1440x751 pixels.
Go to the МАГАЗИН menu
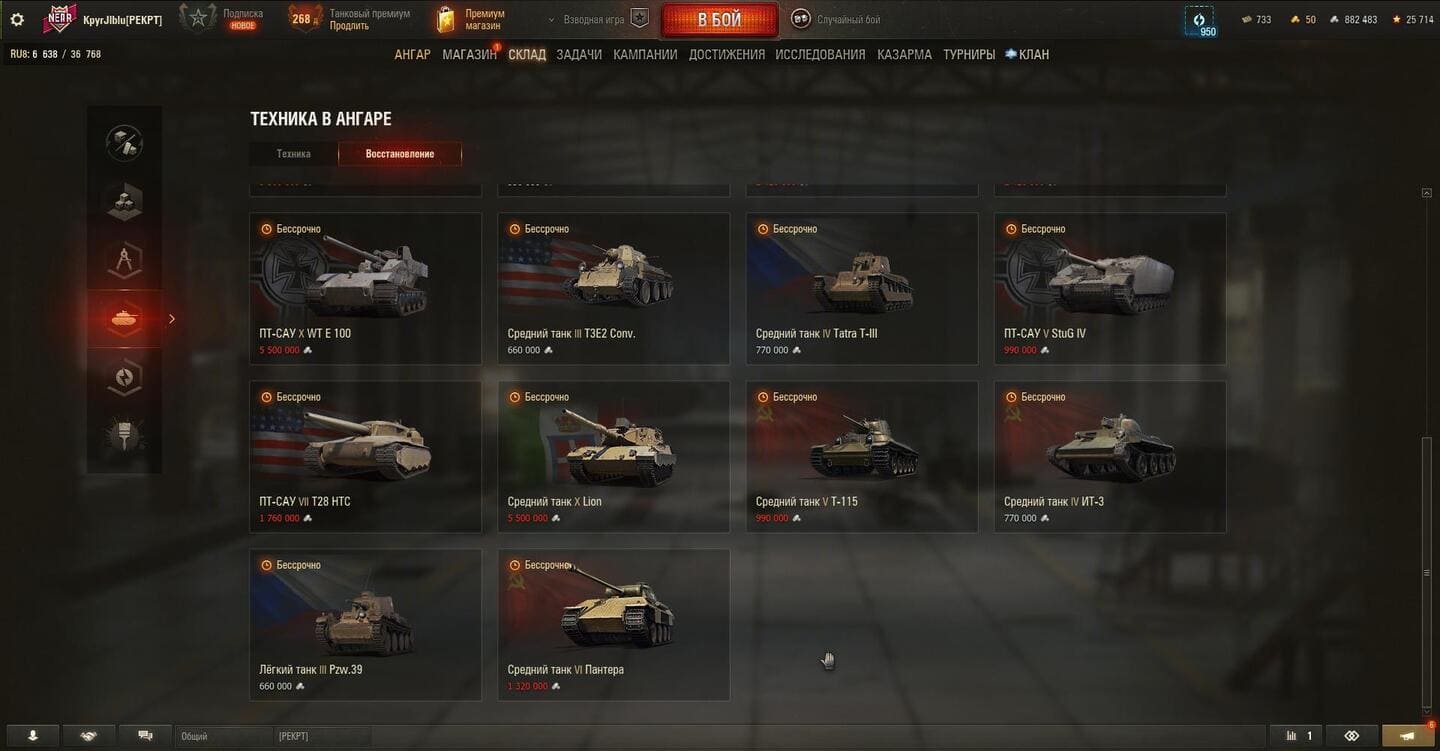click(469, 55)
